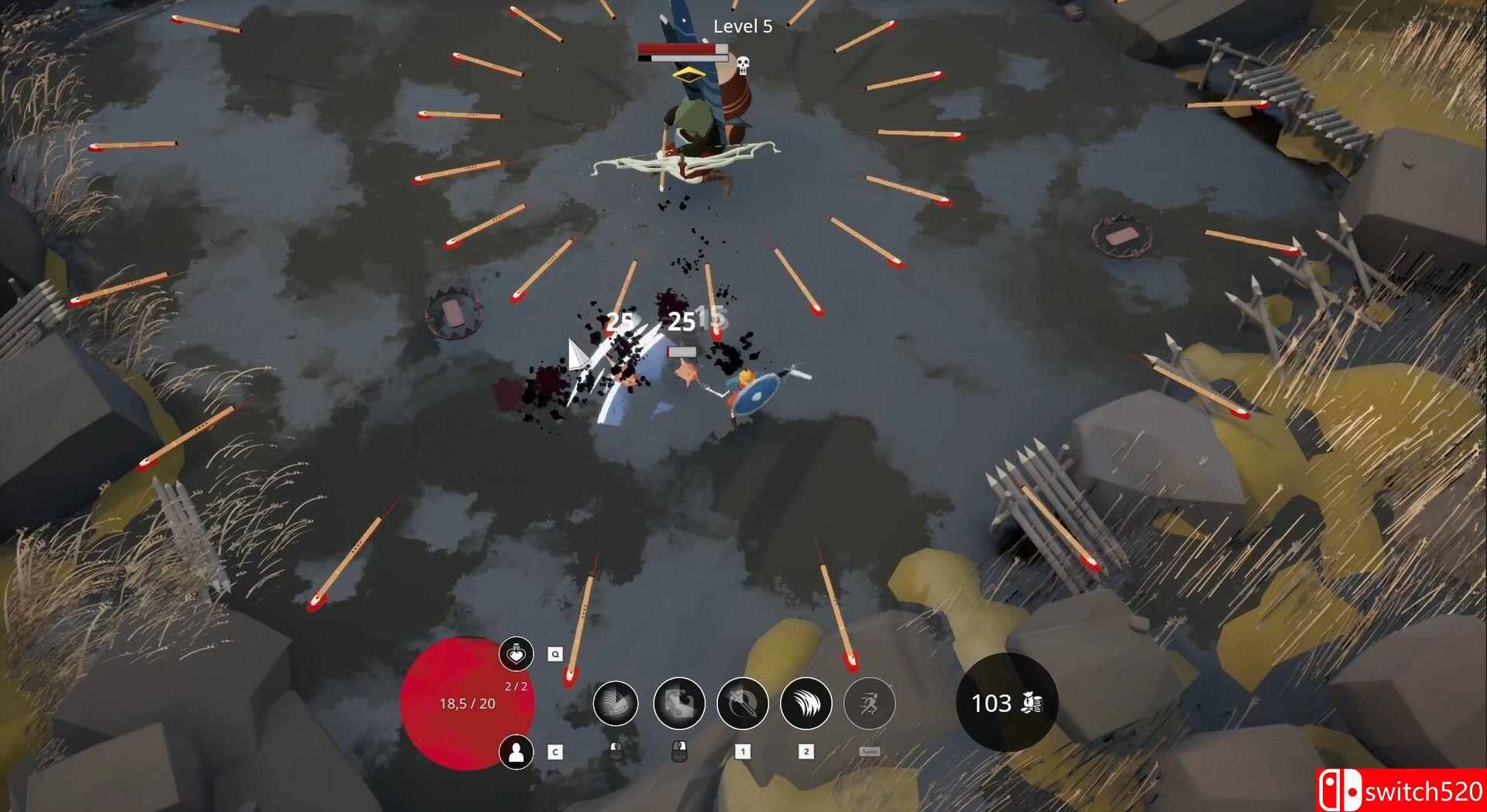Select the hook-shaped ability on right mouse
This screenshot has width=1487, height=812.
pyautogui.click(x=679, y=703)
